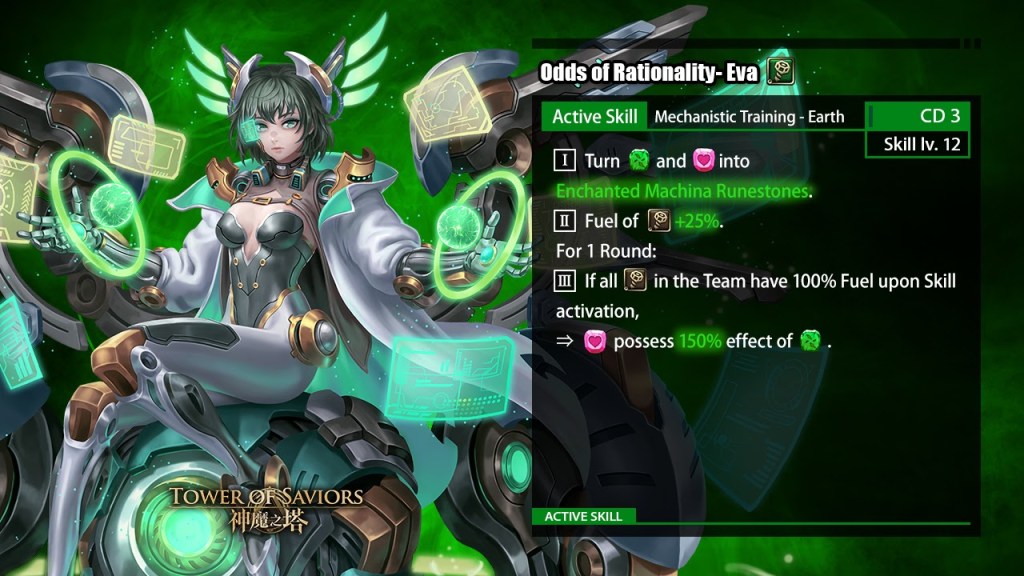This screenshot has width=1024, height=576.
Task: Choose the bottom ACTIVE SKILL label tab
Action: pyautogui.click(x=584, y=516)
